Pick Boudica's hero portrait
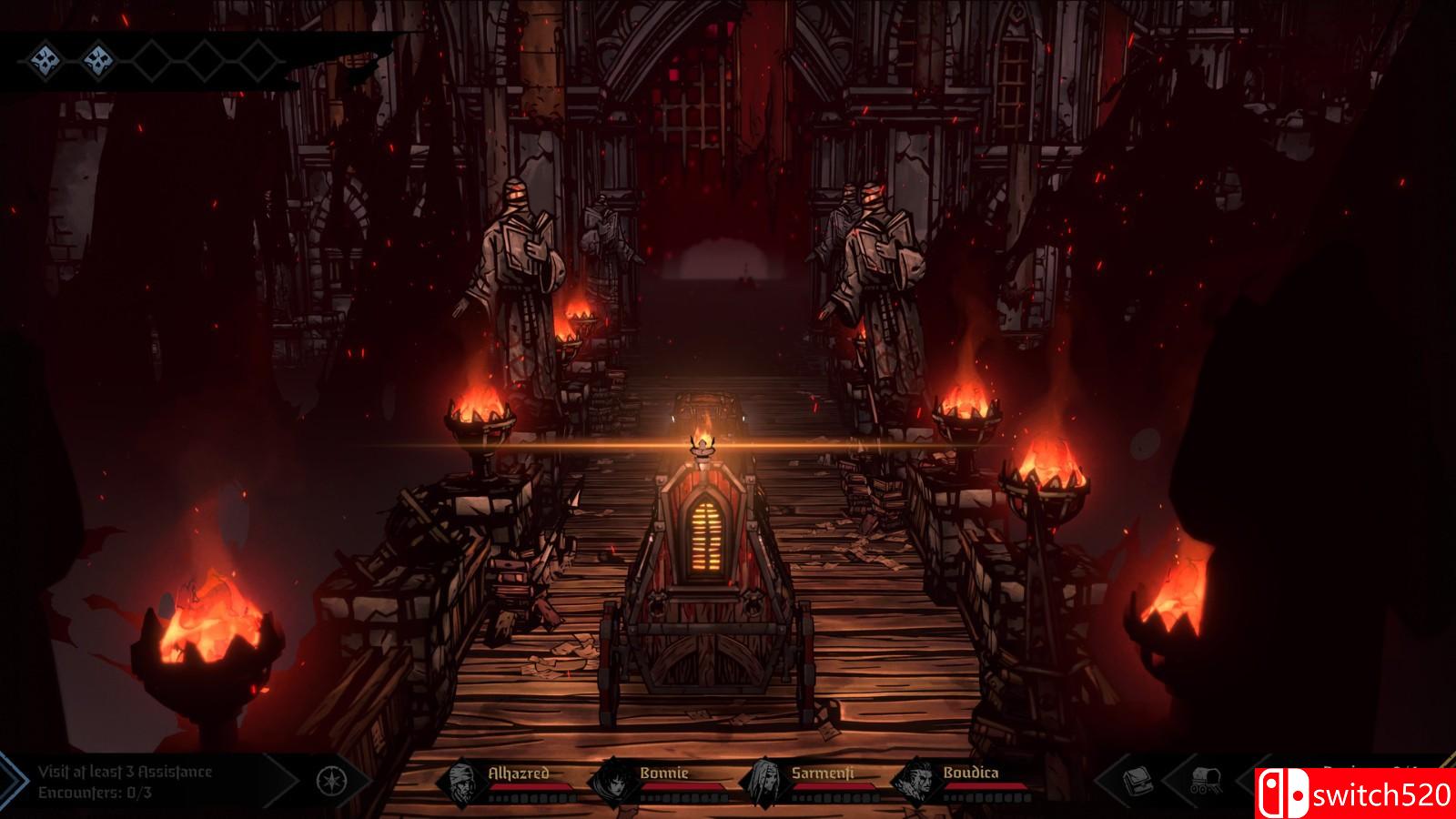 tap(917, 782)
